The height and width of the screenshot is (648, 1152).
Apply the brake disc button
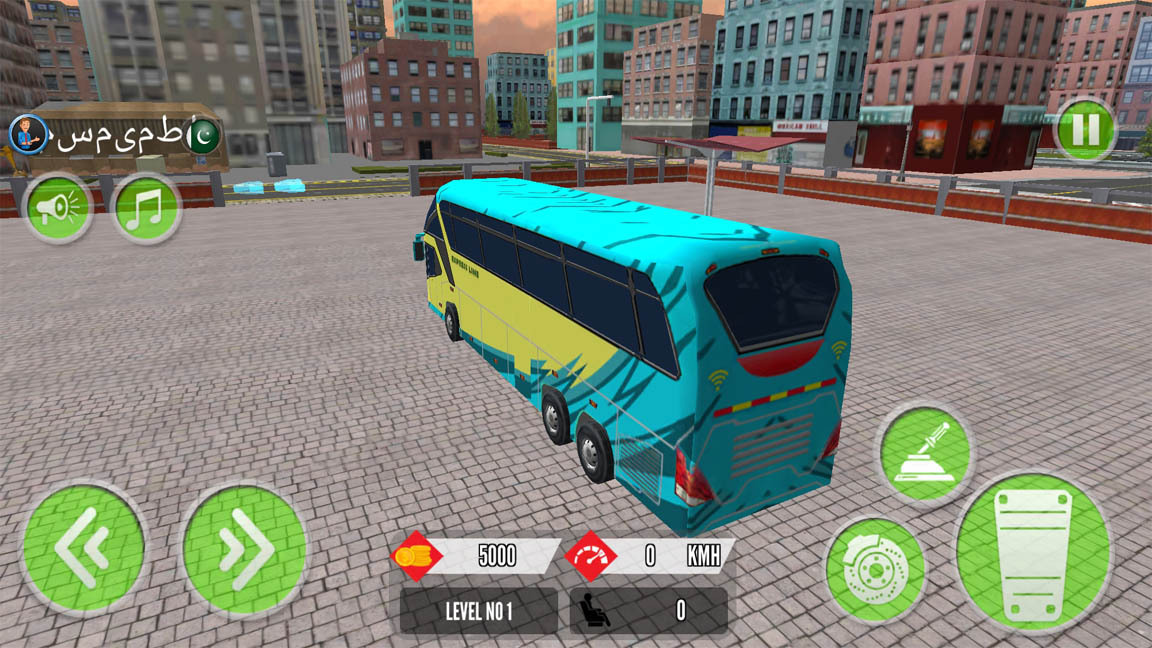875,570
